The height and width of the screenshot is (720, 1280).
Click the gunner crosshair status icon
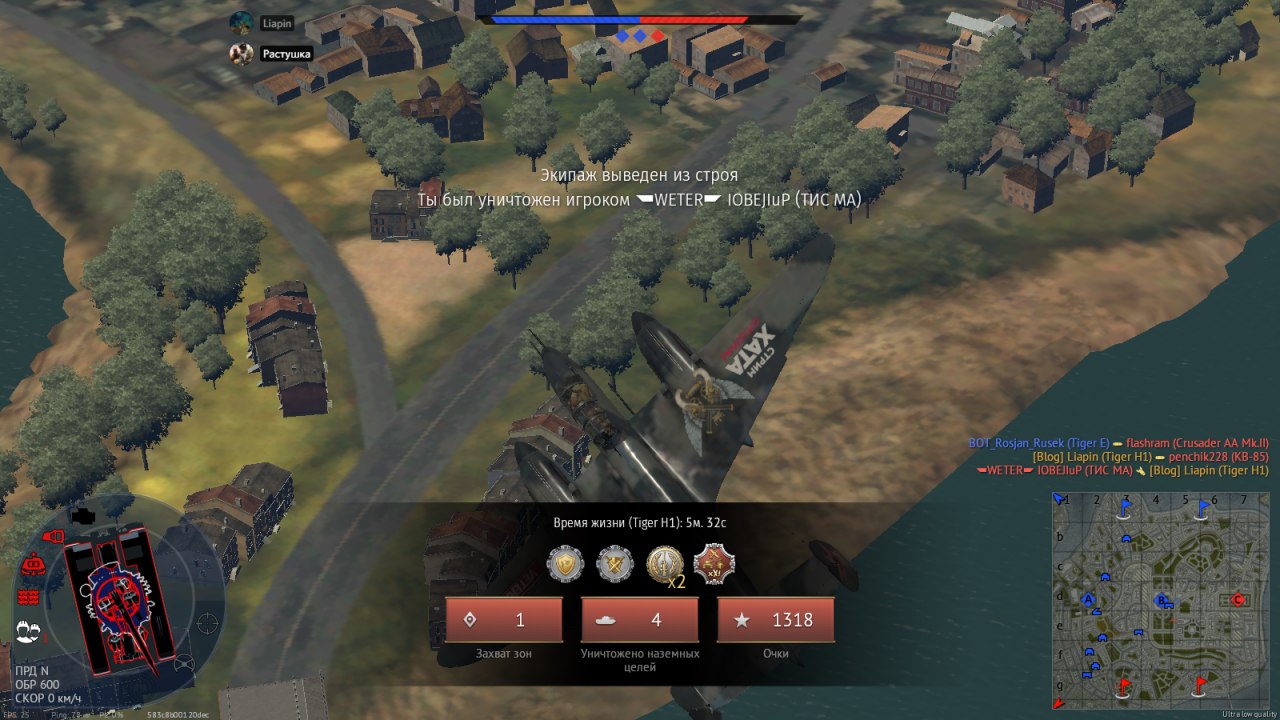click(x=207, y=622)
